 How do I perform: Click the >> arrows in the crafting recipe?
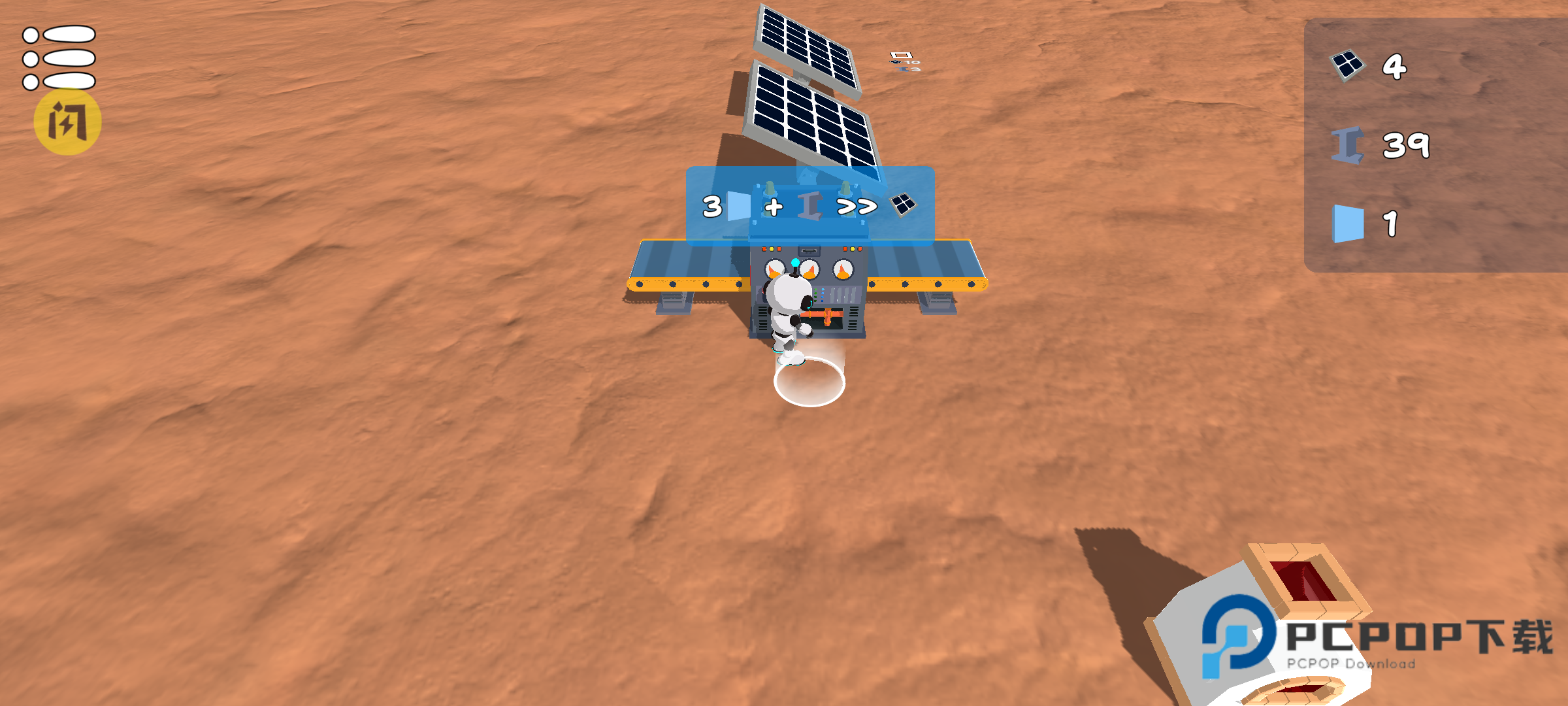(857, 208)
